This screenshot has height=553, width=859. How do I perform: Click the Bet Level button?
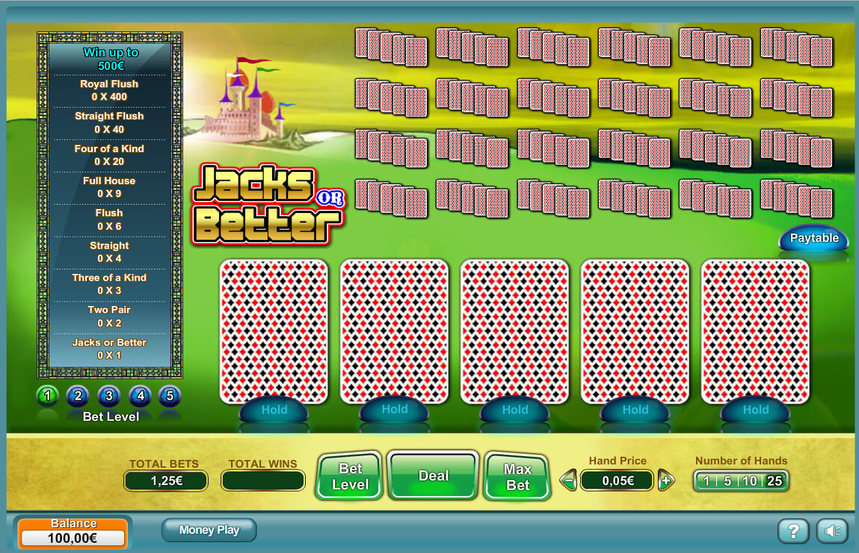tap(350, 476)
